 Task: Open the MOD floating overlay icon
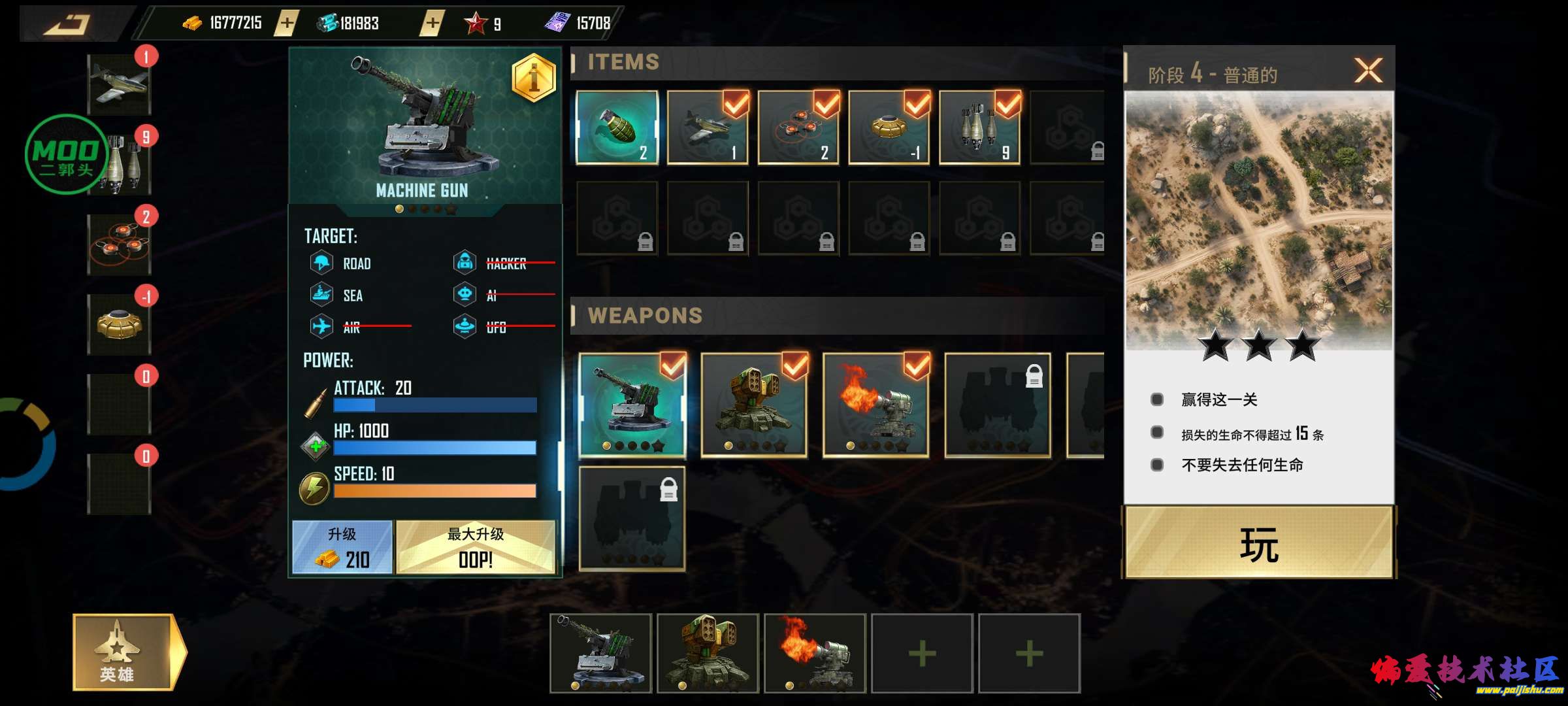coord(66,155)
